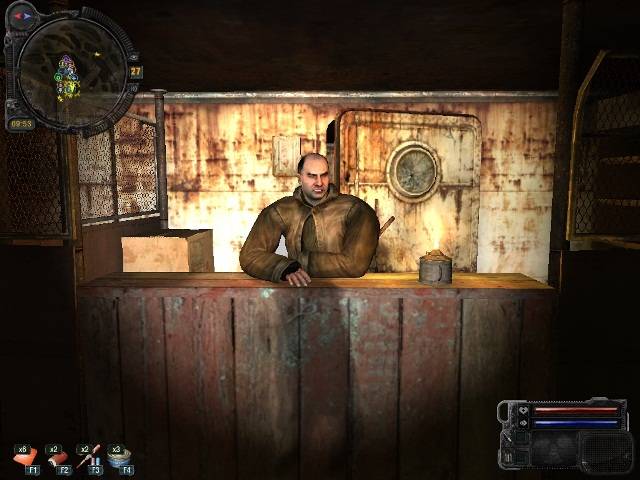The image size is (640, 480).
Task: Select the F1 quick slot item
Action: (x=25, y=458)
